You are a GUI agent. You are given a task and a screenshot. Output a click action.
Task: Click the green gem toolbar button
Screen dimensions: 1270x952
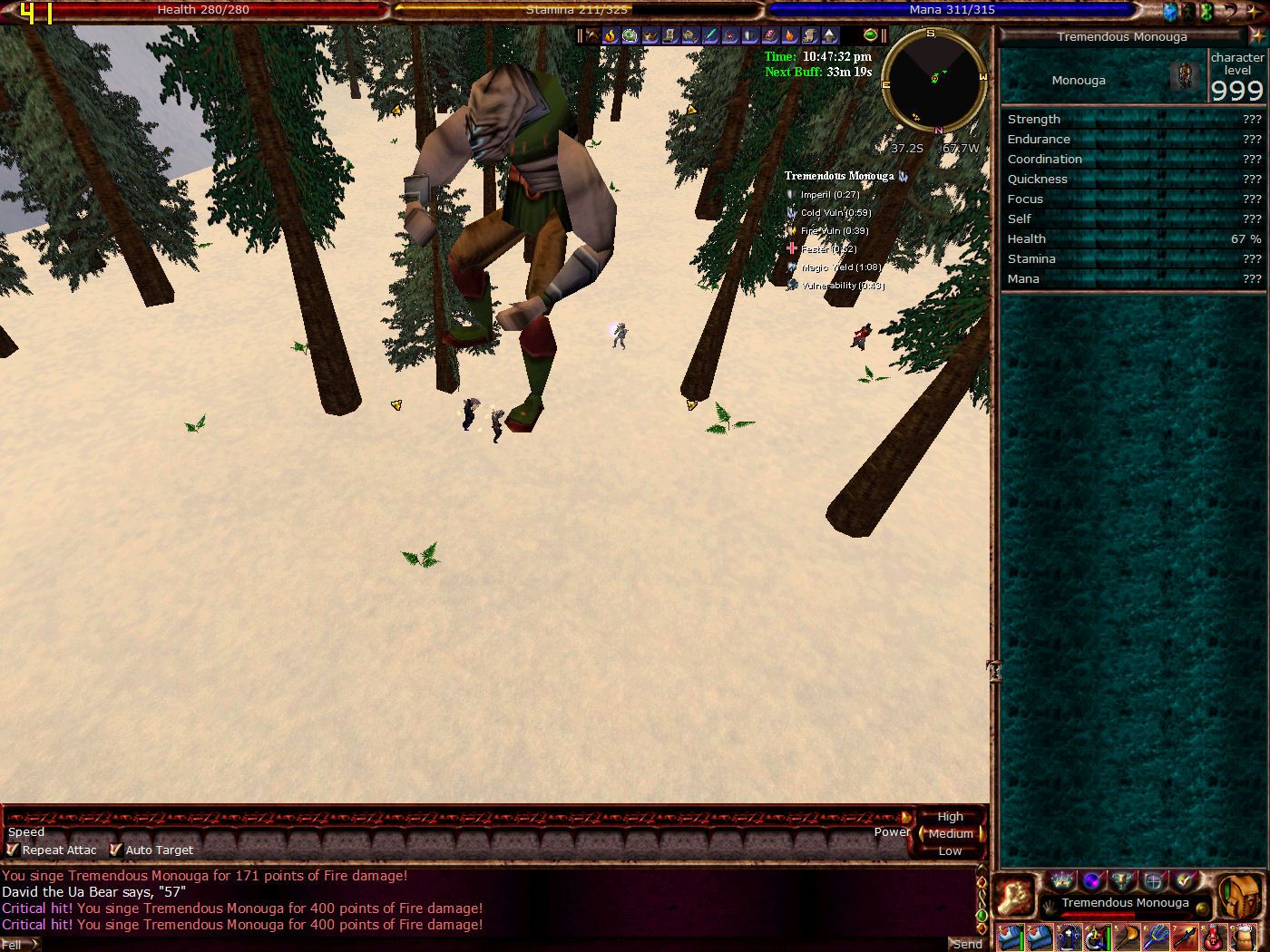871,35
